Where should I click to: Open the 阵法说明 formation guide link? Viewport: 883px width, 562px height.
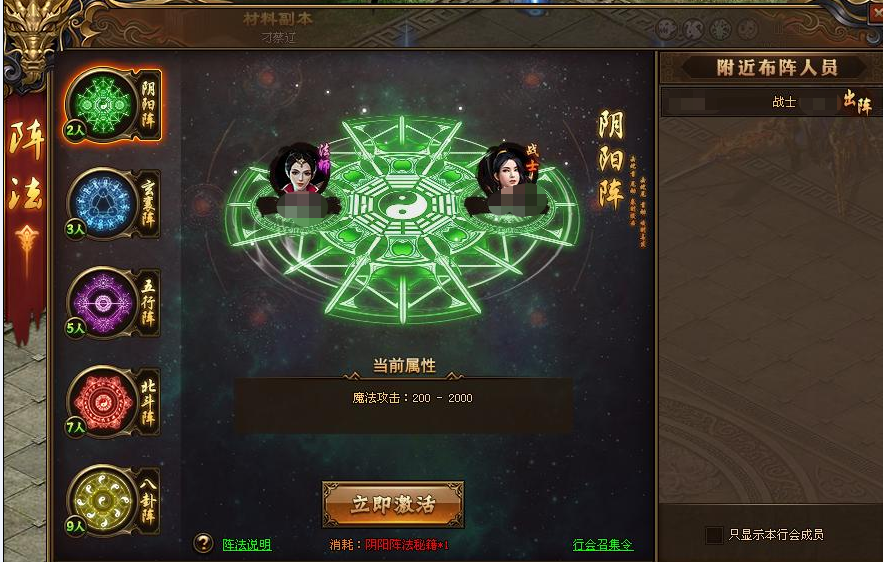(246, 545)
